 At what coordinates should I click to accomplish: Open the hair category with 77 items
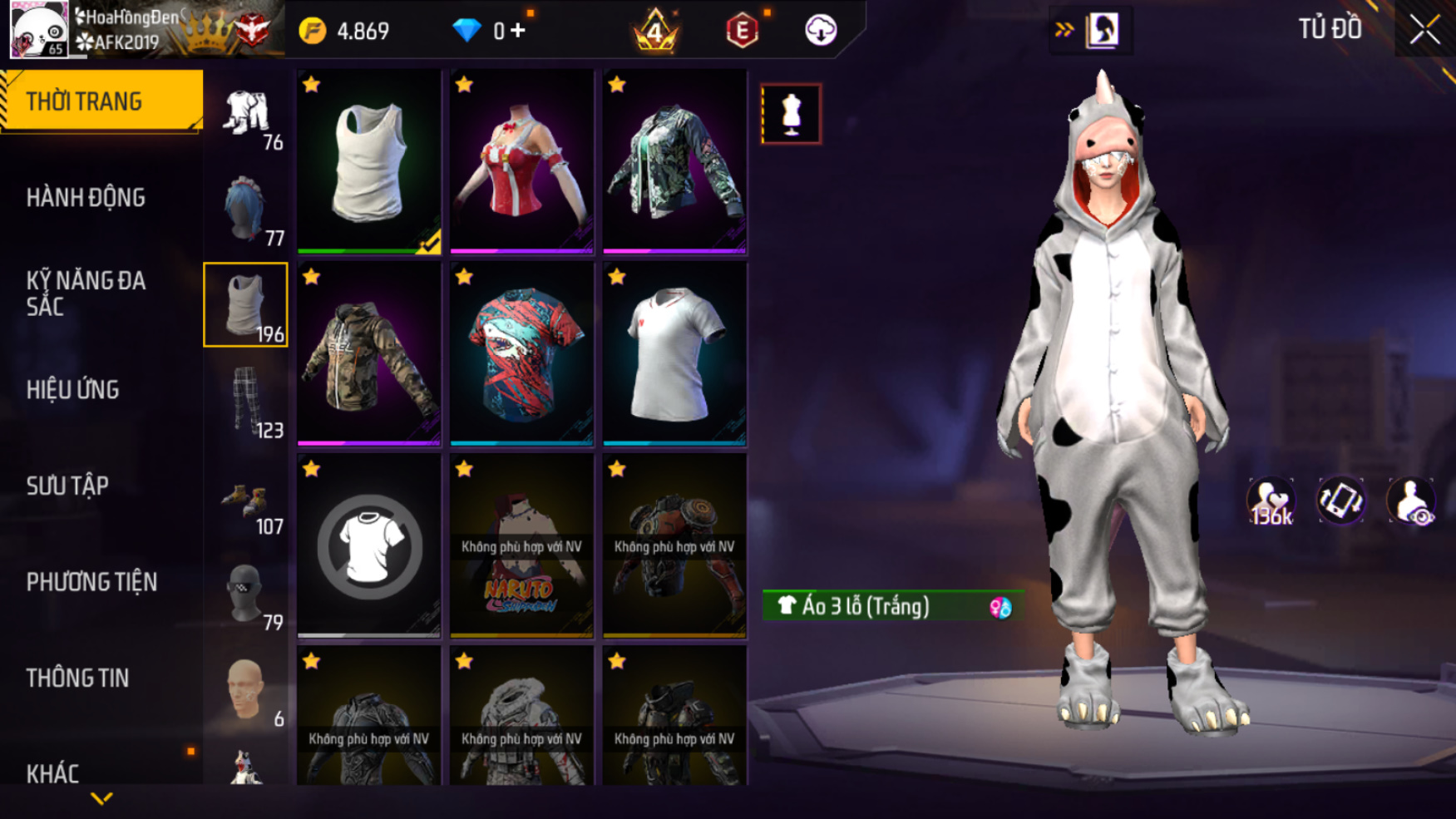(246, 209)
